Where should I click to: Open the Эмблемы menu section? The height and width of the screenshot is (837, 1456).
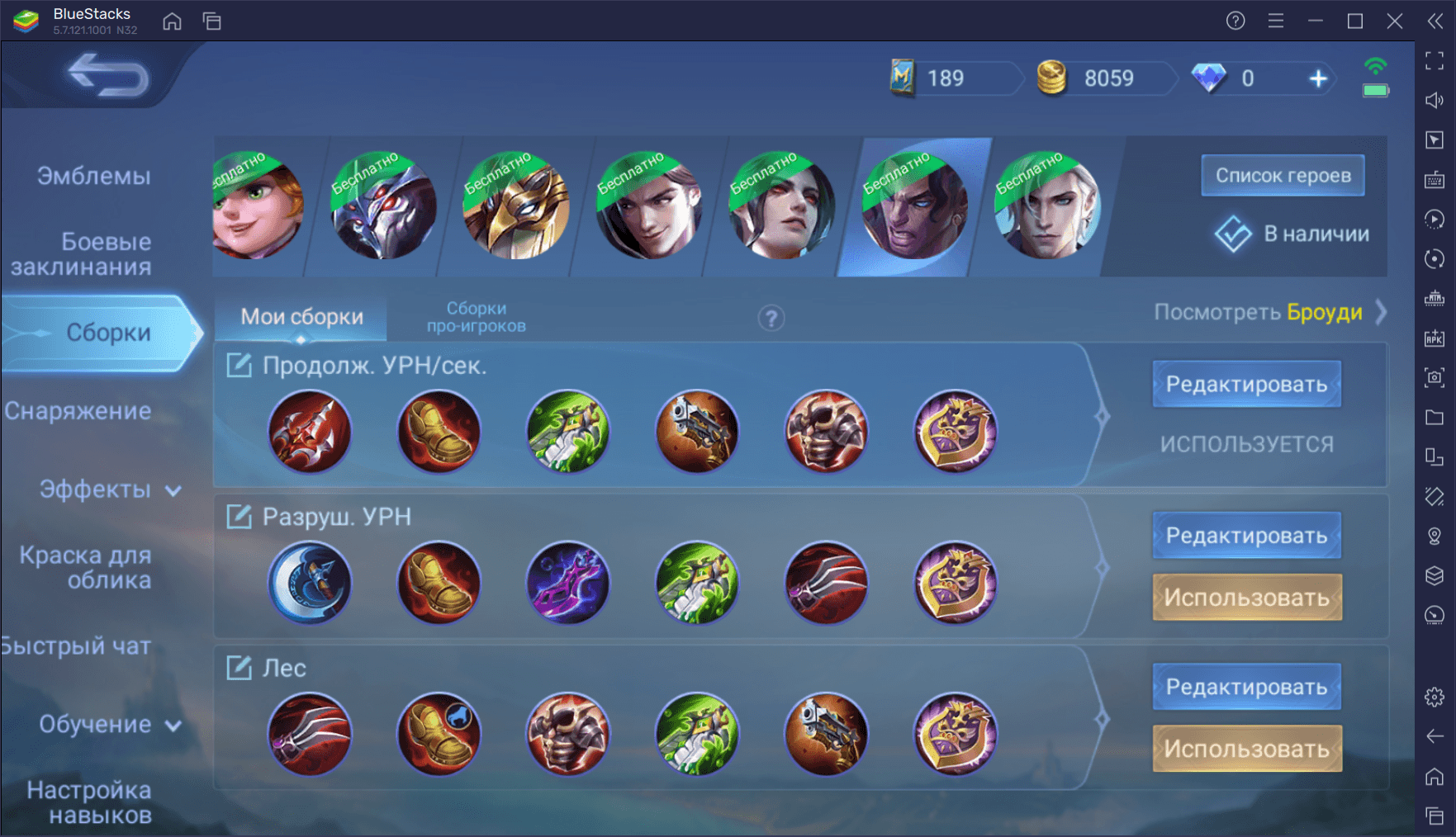pyautogui.click(x=93, y=176)
